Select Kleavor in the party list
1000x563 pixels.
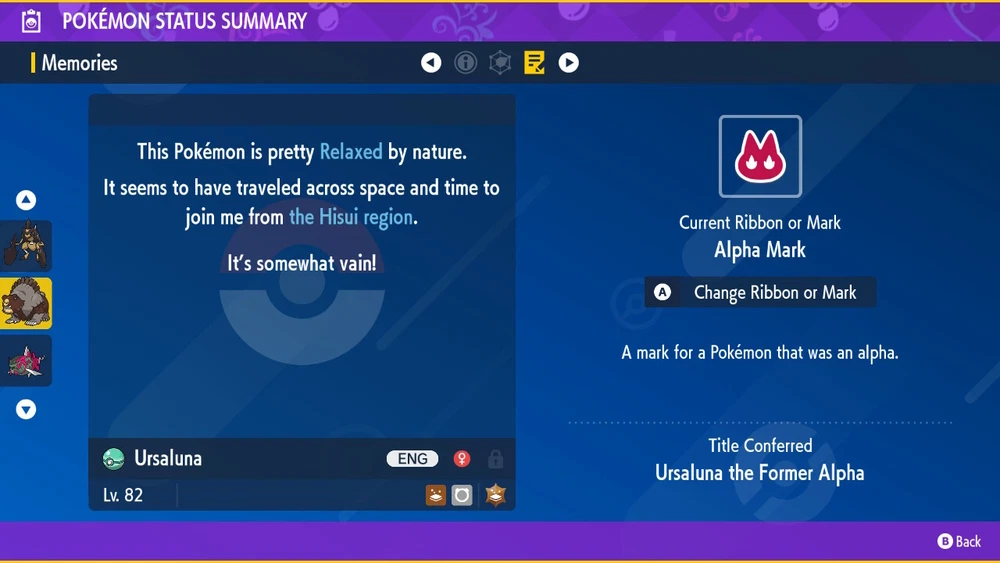(26, 246)
